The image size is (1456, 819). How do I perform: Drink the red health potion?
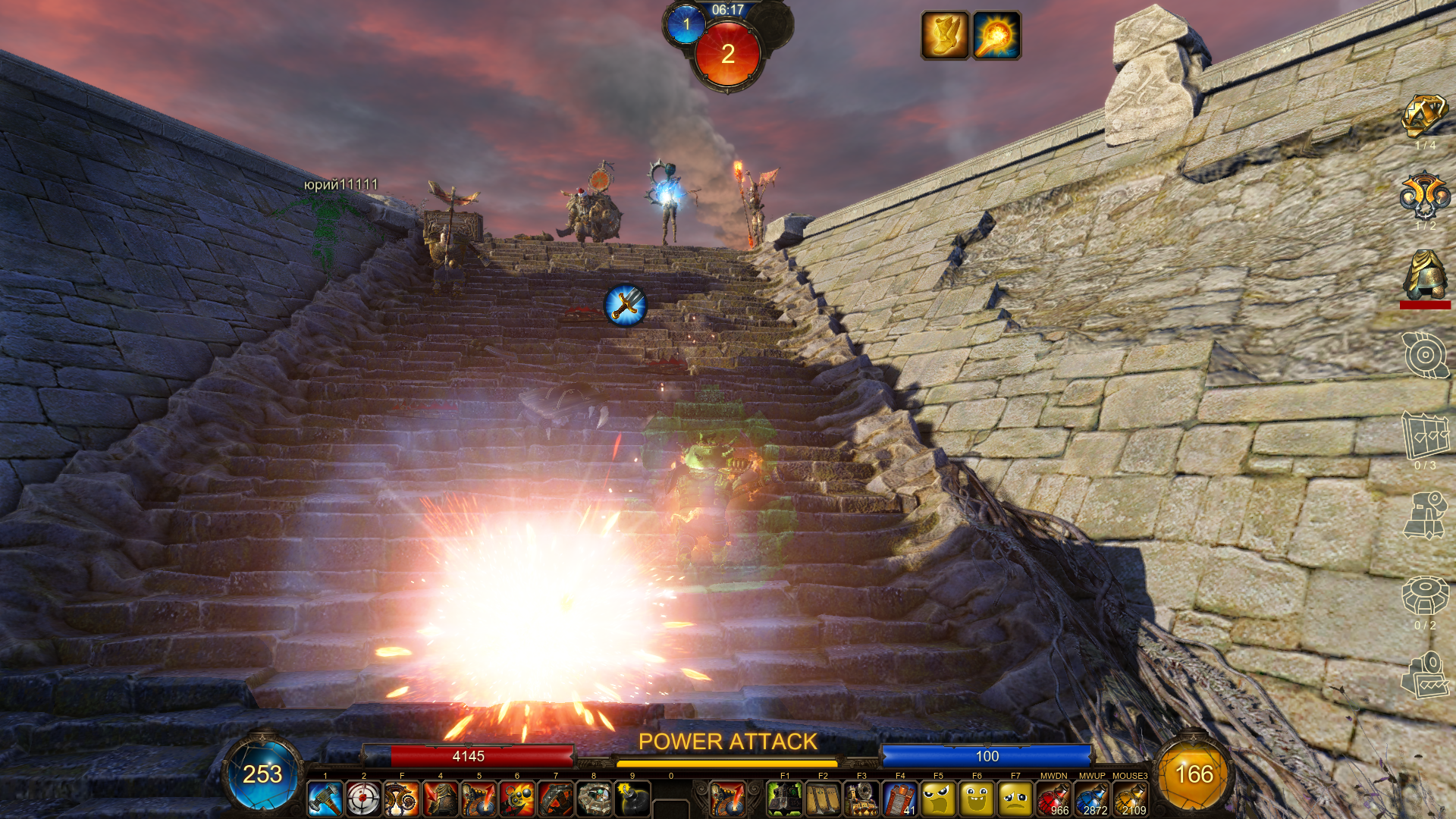coord(1053,799)
